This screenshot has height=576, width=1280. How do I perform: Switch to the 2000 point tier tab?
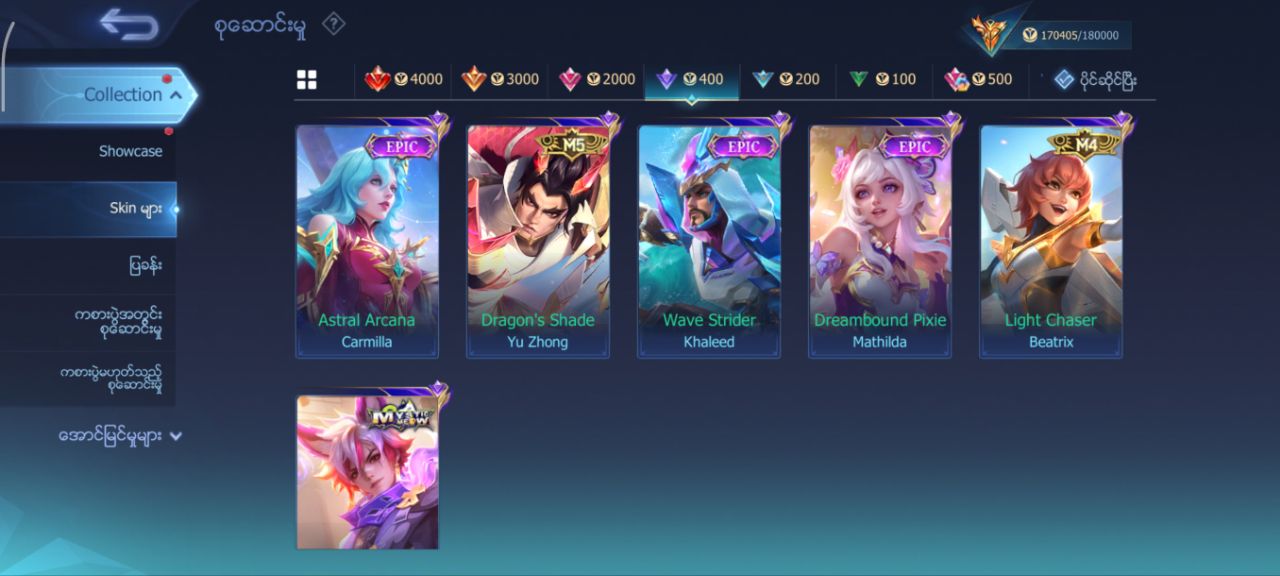pos(597,80)
